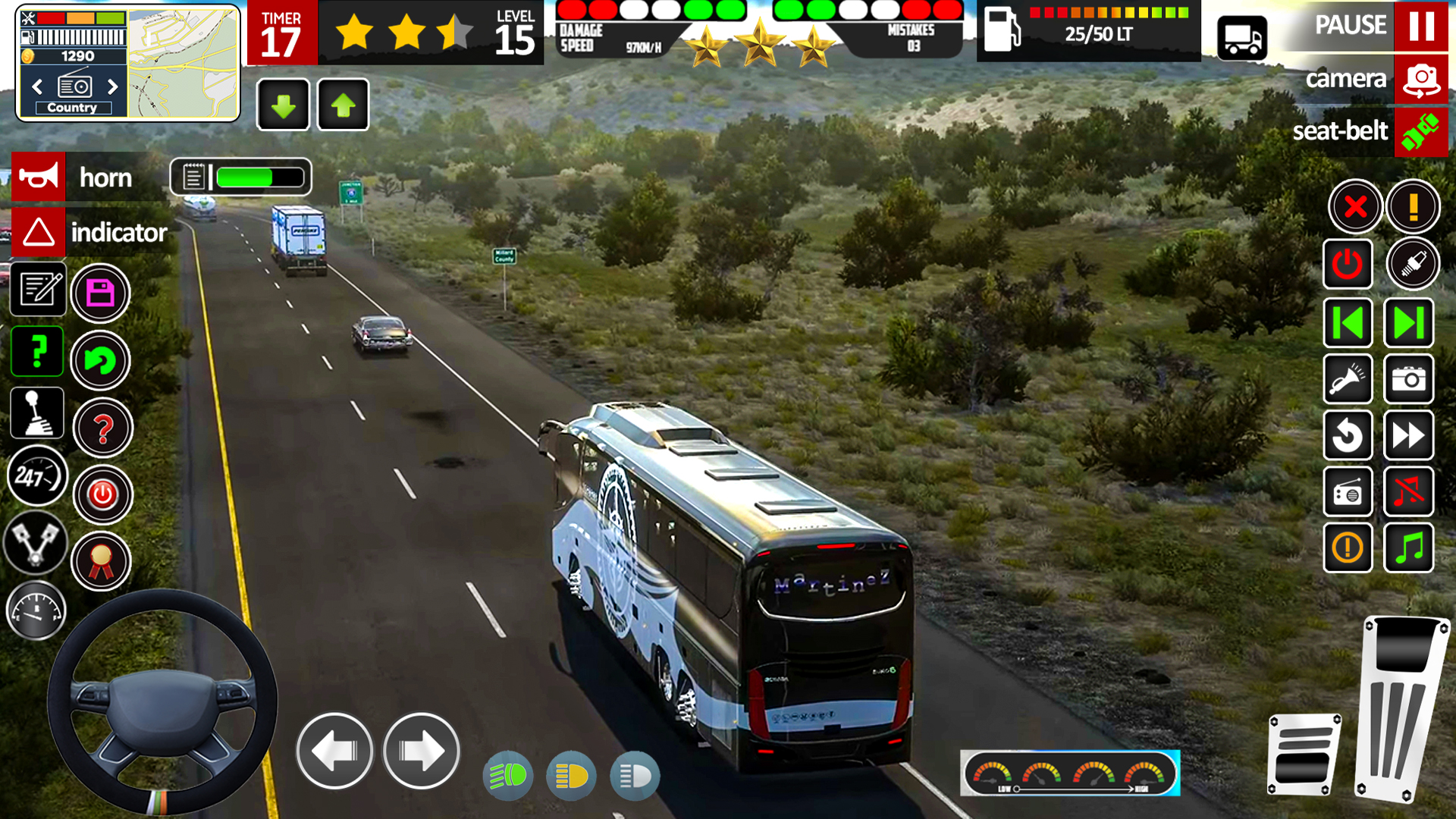Step on the accelerator pedal
The image size is (1456, 819).
(1403, 709)
